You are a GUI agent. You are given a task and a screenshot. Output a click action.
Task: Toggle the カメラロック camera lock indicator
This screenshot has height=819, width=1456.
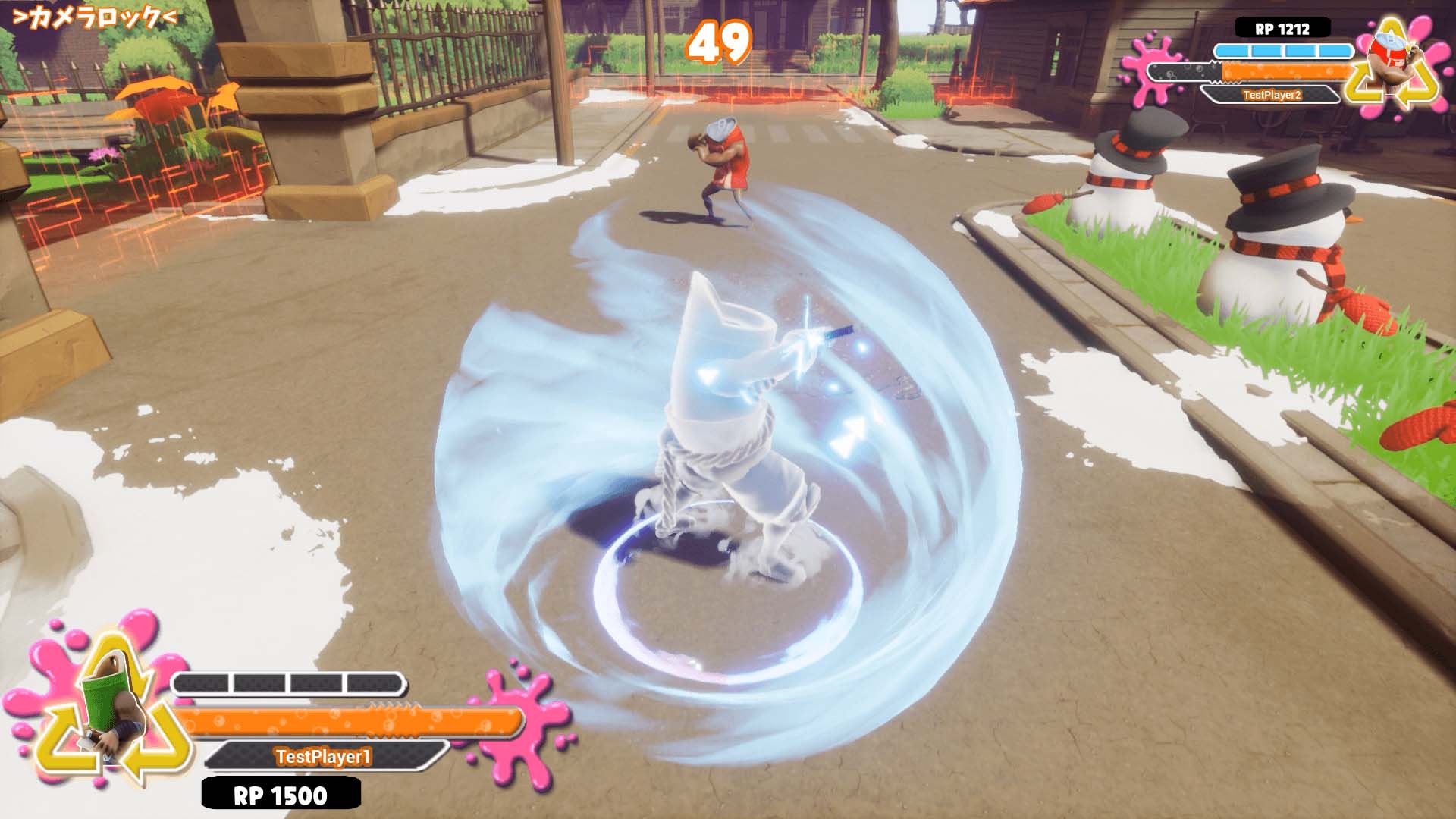96,18
